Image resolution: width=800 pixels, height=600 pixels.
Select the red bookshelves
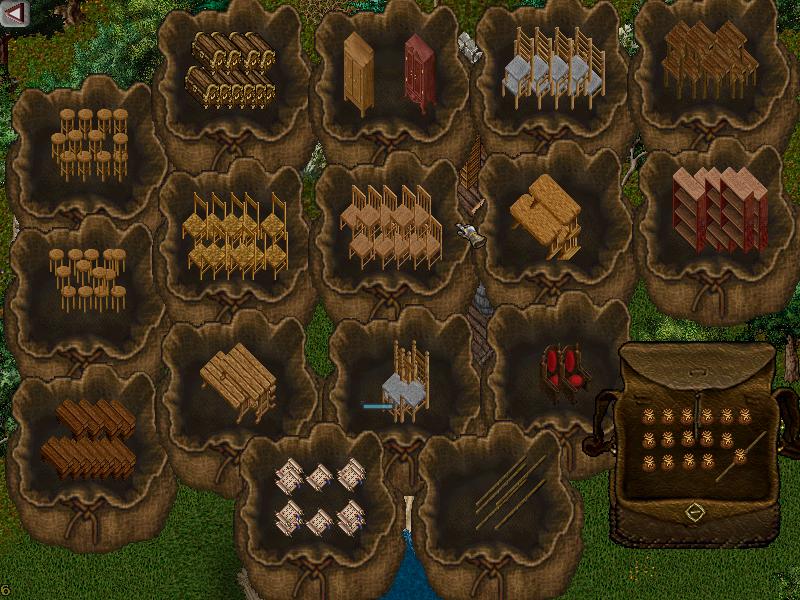719,207
